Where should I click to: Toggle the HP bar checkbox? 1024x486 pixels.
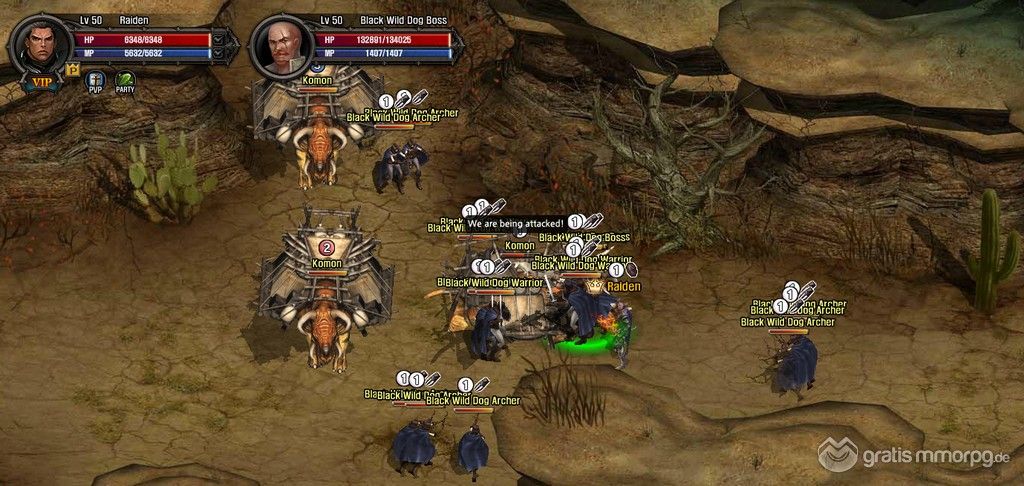(x=218, y=40)
